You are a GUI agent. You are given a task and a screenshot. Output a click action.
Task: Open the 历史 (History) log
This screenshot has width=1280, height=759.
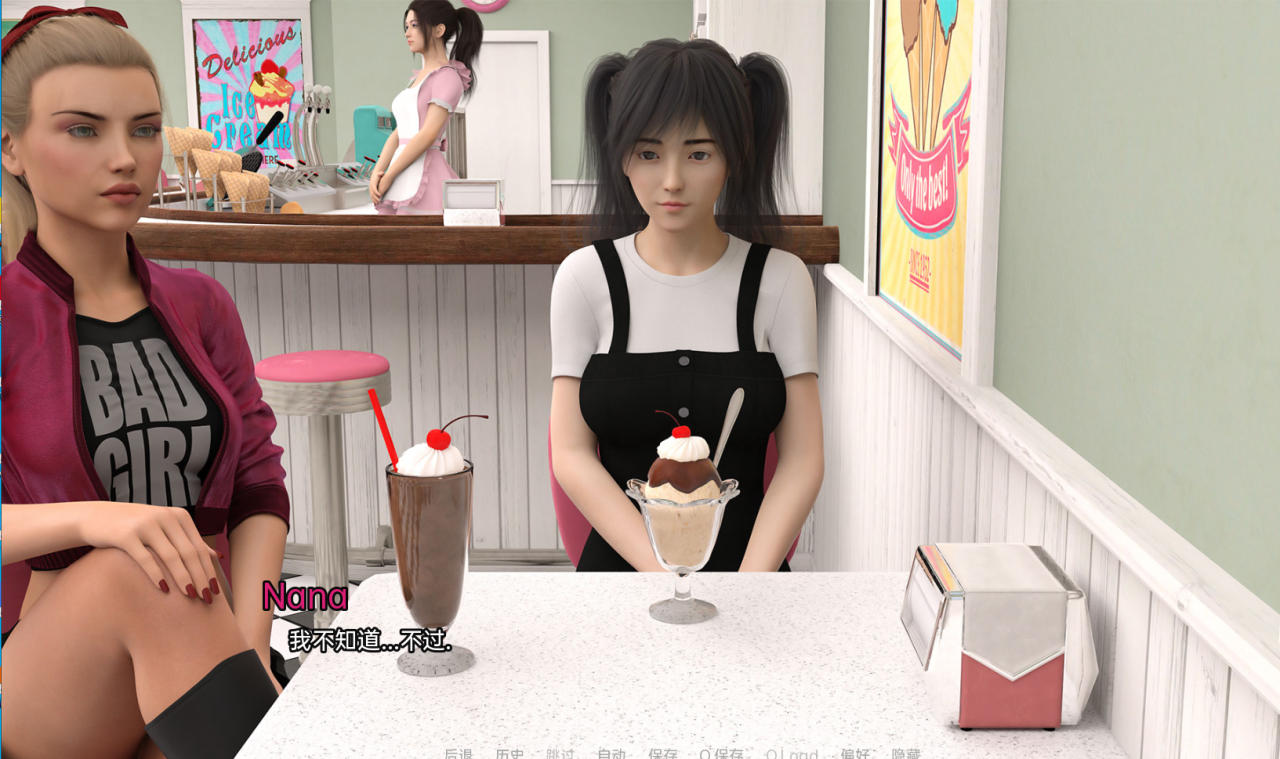(x=509, y=754)
